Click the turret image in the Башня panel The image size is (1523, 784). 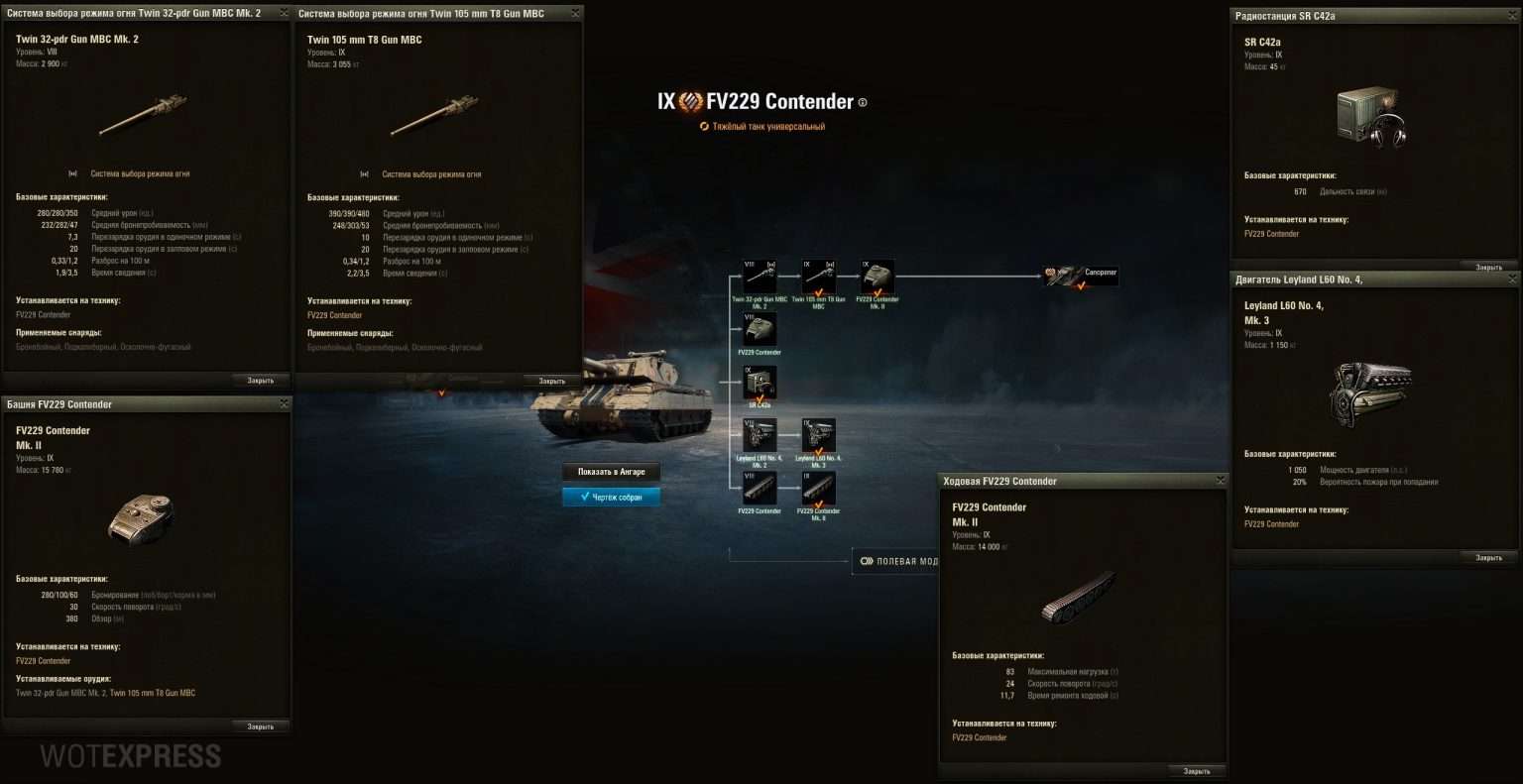click(142, 515)
